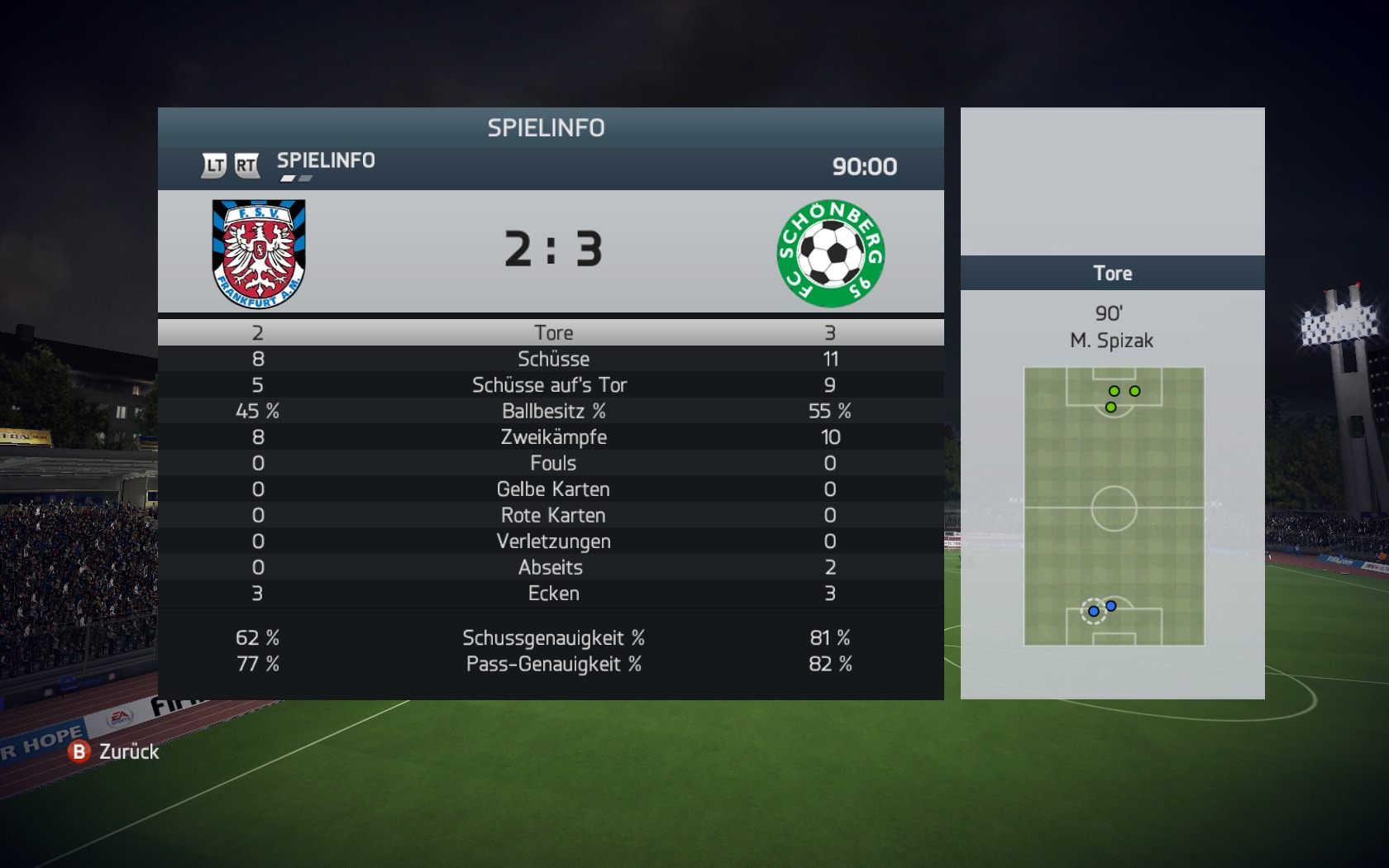Highlight the Schüsse auf's Tor row
The width and height of the screenshot is (1389, 868).
pos(550,384)
